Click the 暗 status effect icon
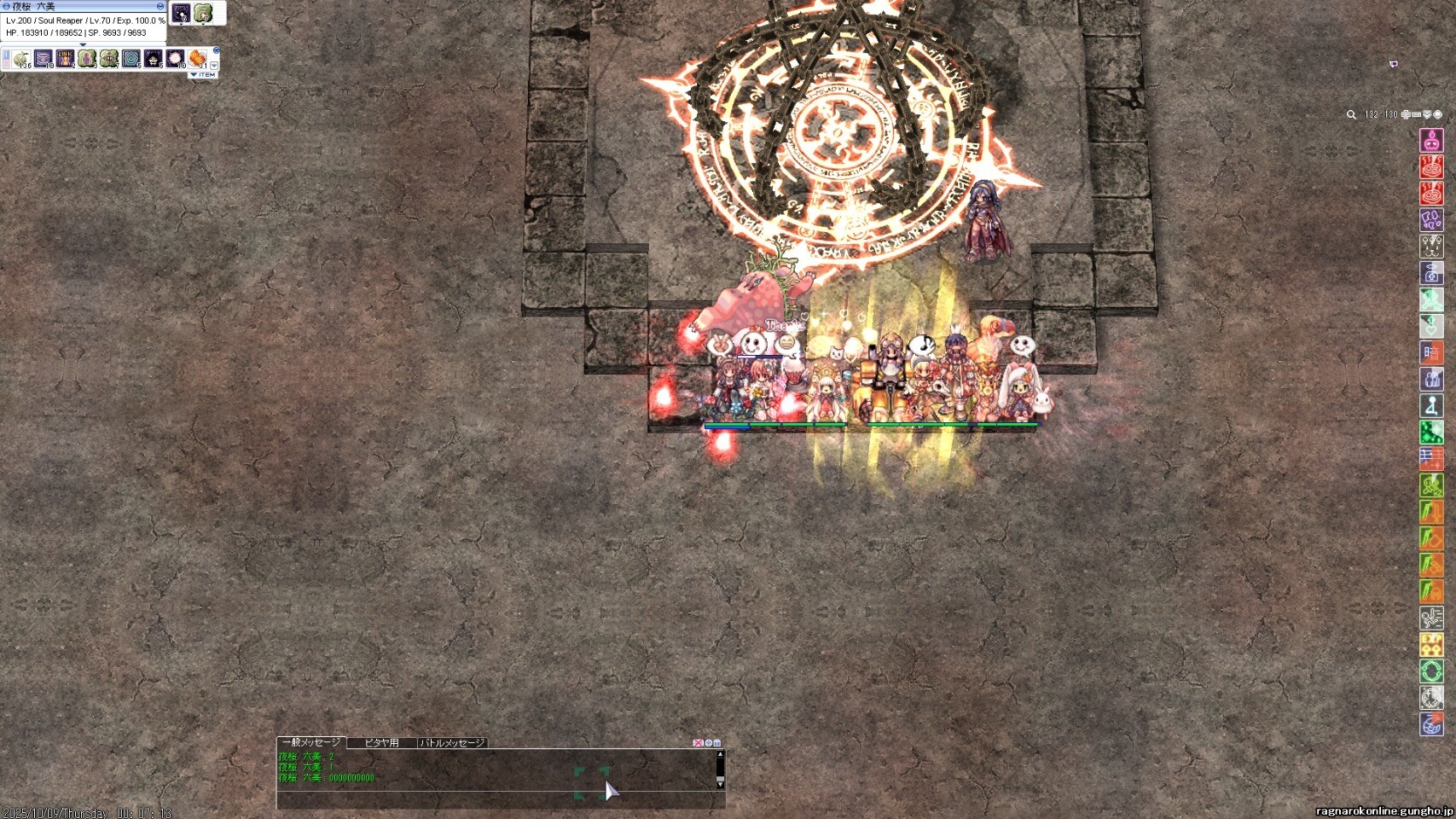Image resolution: width=1456 pixels, height=819 pixels. [x=1431, y=352]
